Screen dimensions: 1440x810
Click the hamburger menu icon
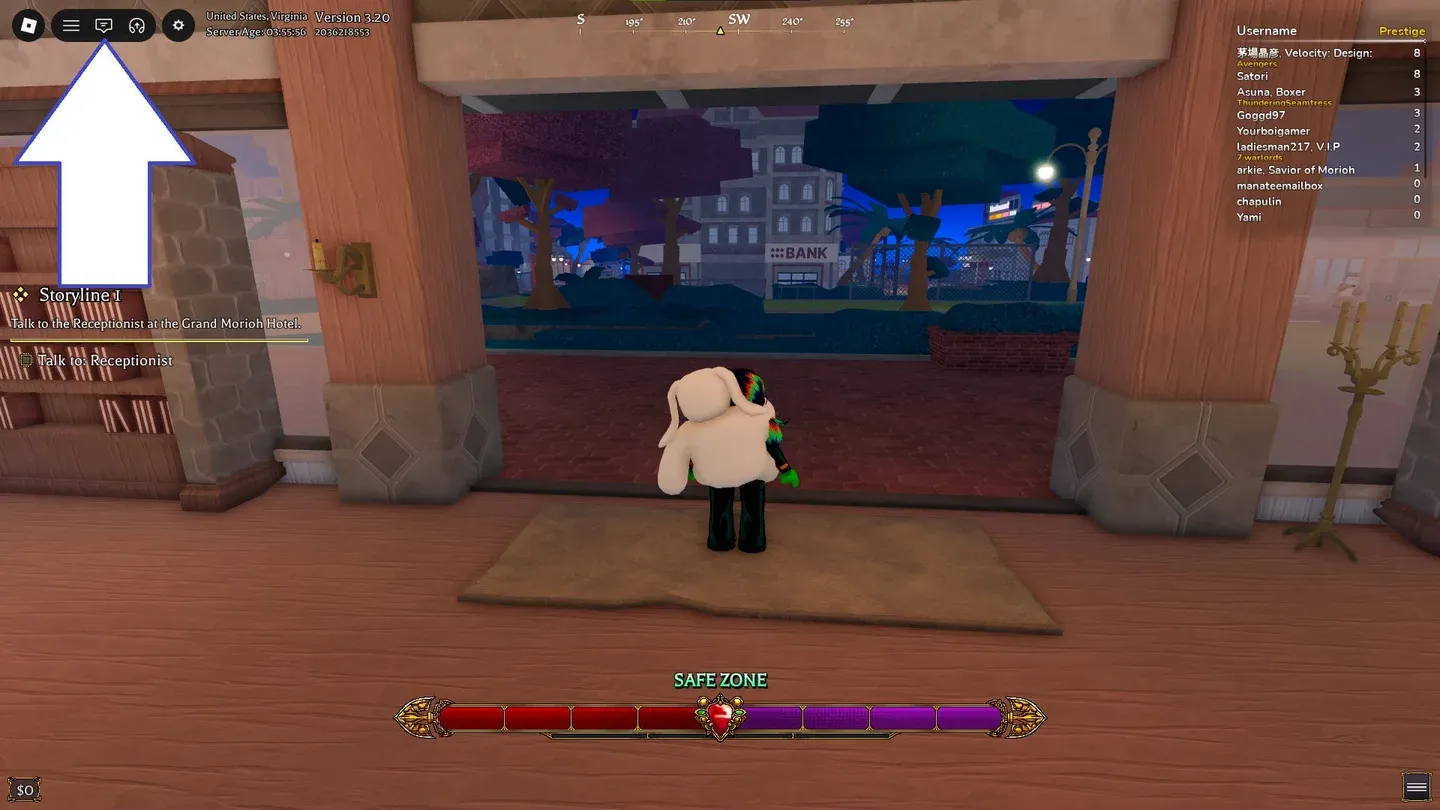70,25
